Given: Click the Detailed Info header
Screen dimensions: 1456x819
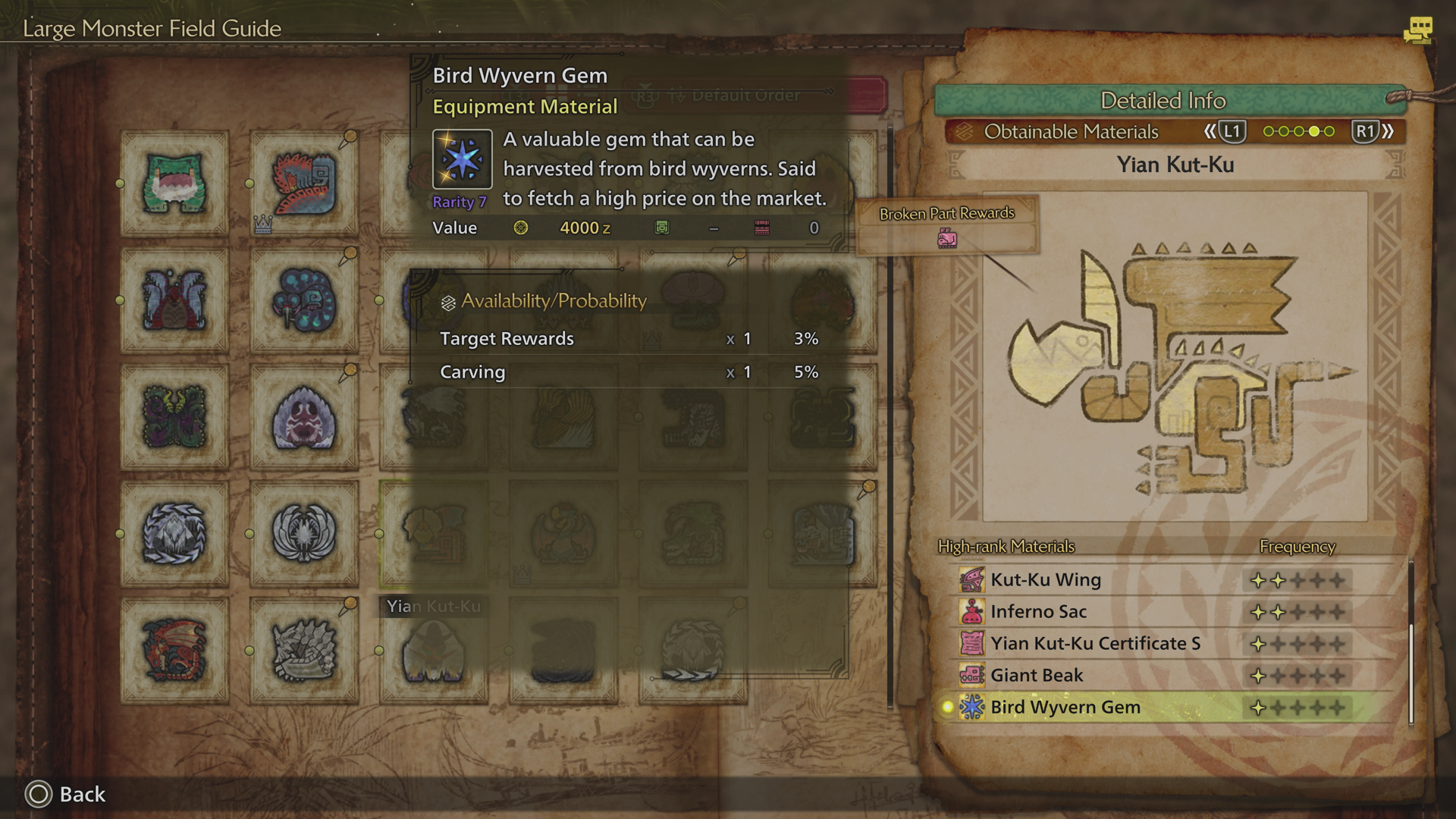Looking at the screenshot, I should (x=1164, y=100).
